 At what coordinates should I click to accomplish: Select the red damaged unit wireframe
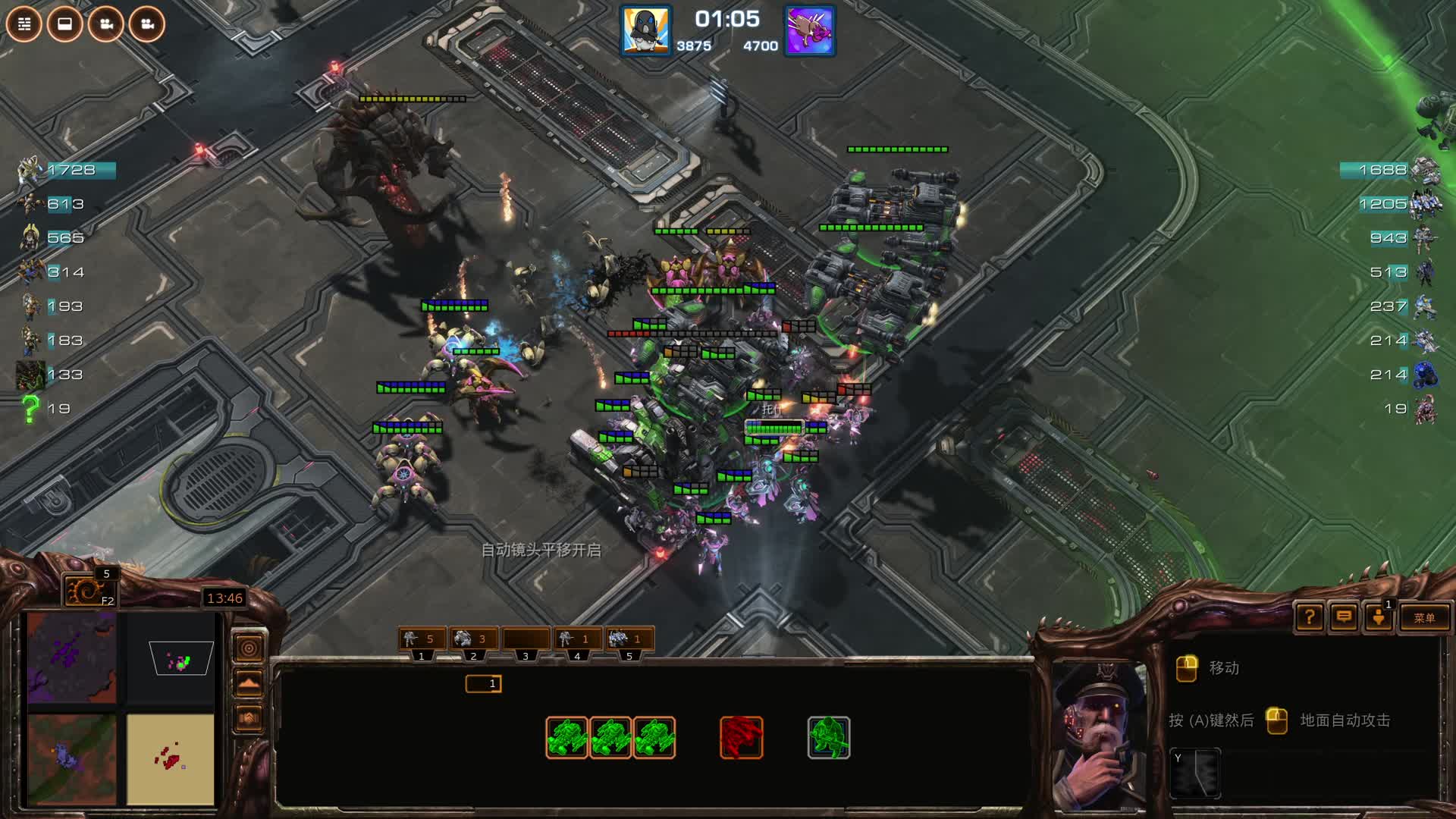(741, 737)
